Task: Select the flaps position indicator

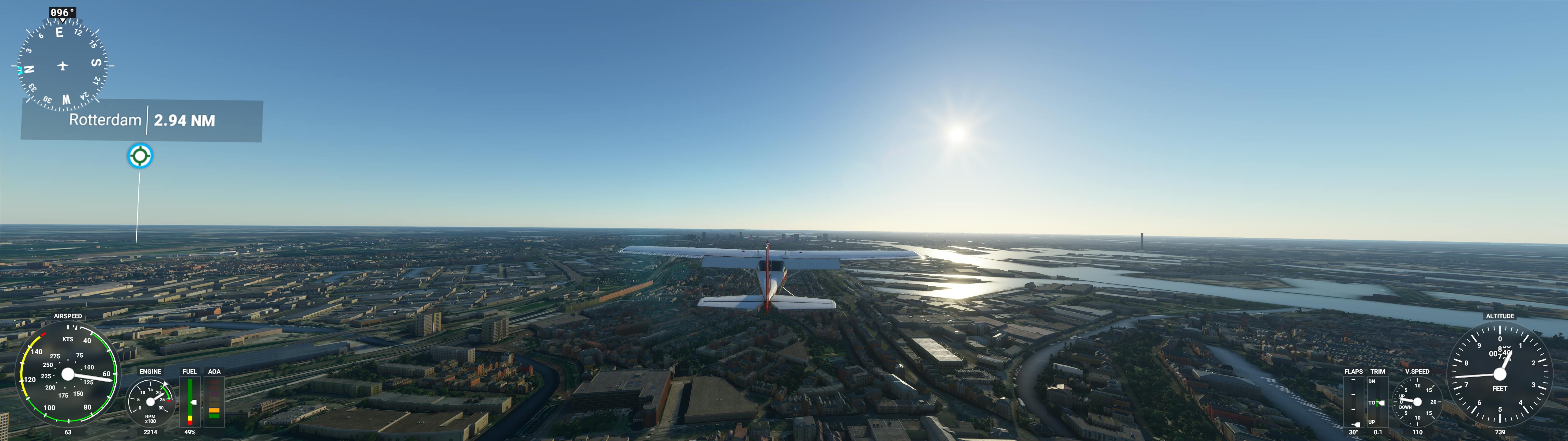Action: coord(1353,403)
